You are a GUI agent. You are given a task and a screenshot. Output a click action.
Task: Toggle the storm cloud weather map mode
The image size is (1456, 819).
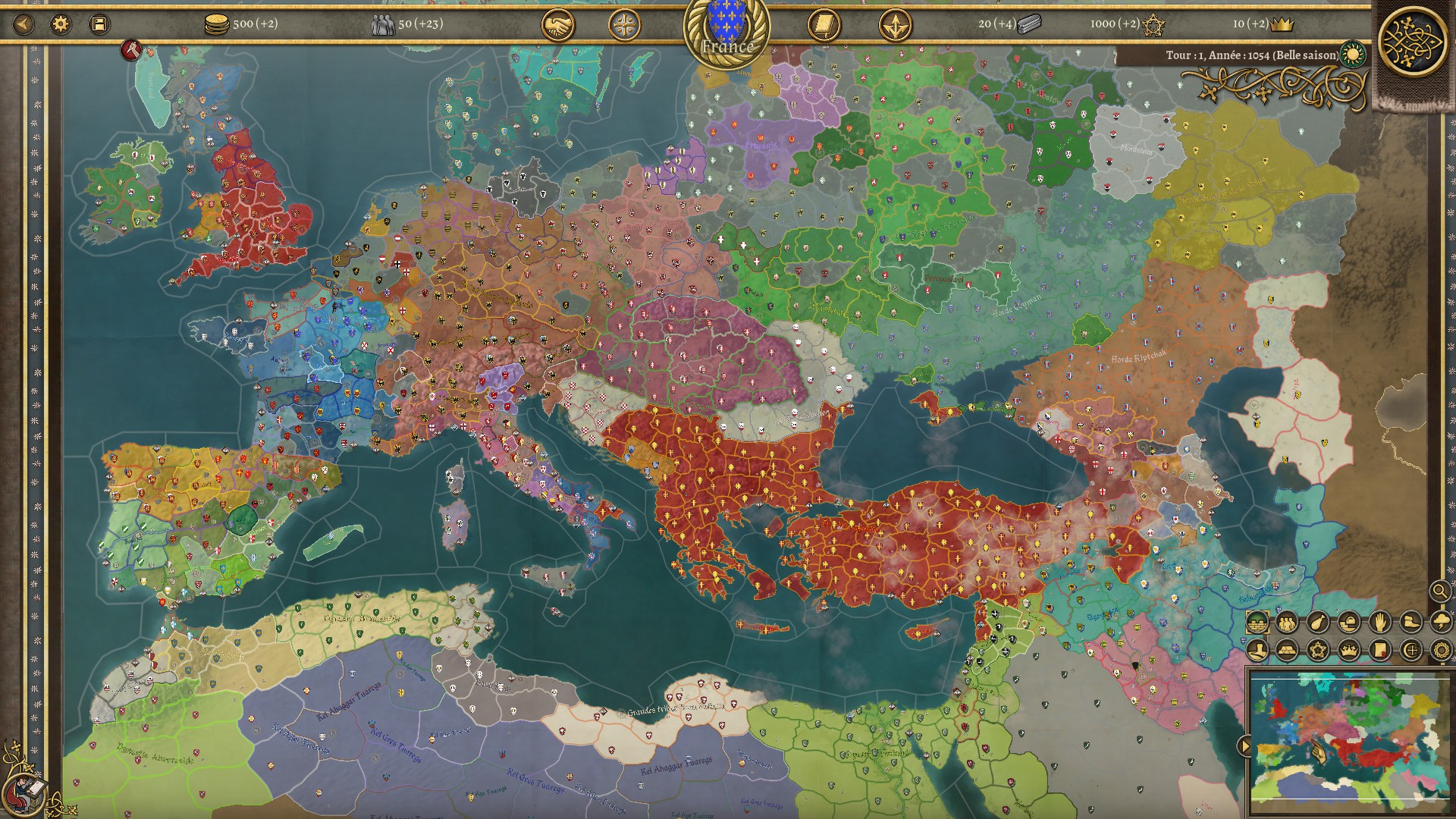pyautogui.click(x=1440, y=623)
